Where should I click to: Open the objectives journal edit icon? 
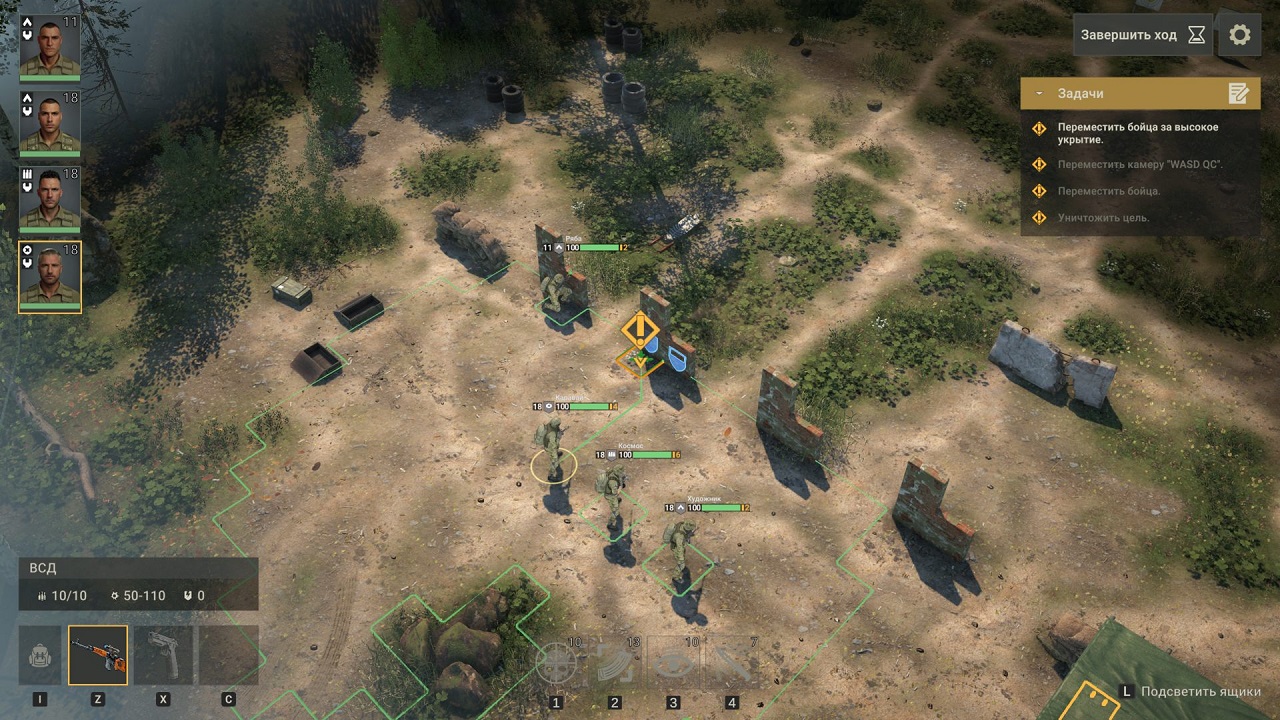(1241, 92)
